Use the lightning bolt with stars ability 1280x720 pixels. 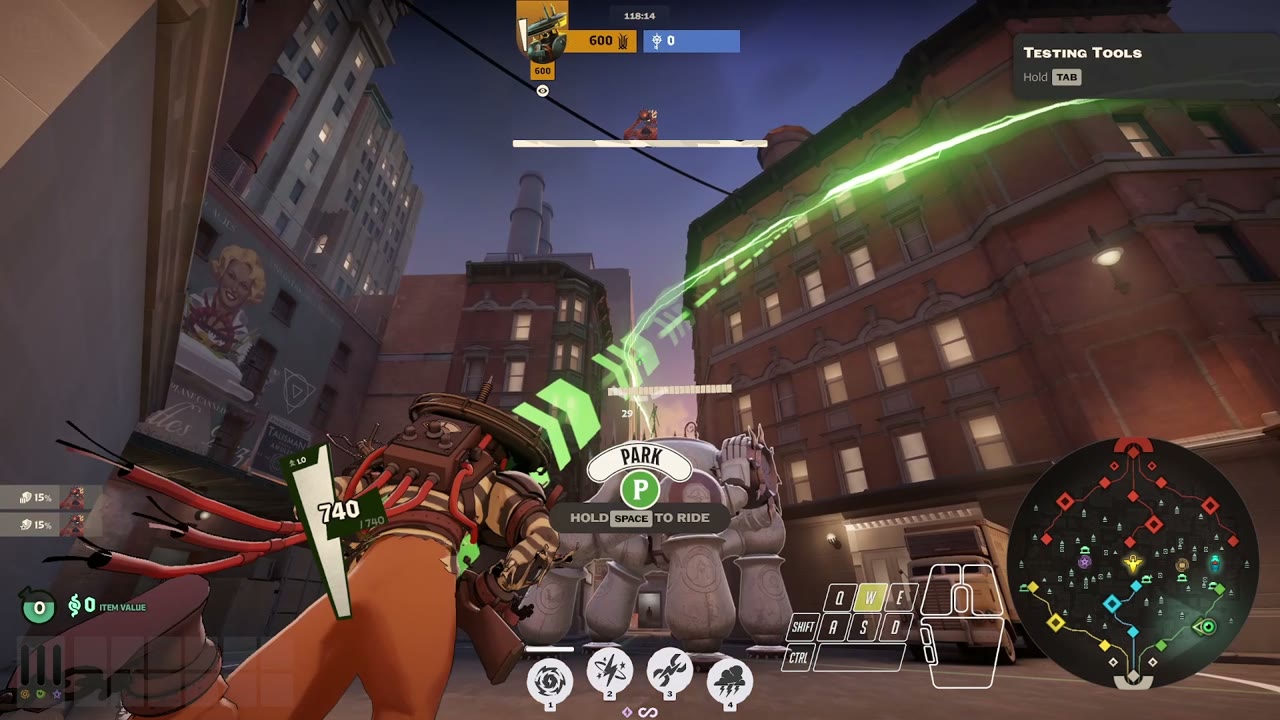609,674
